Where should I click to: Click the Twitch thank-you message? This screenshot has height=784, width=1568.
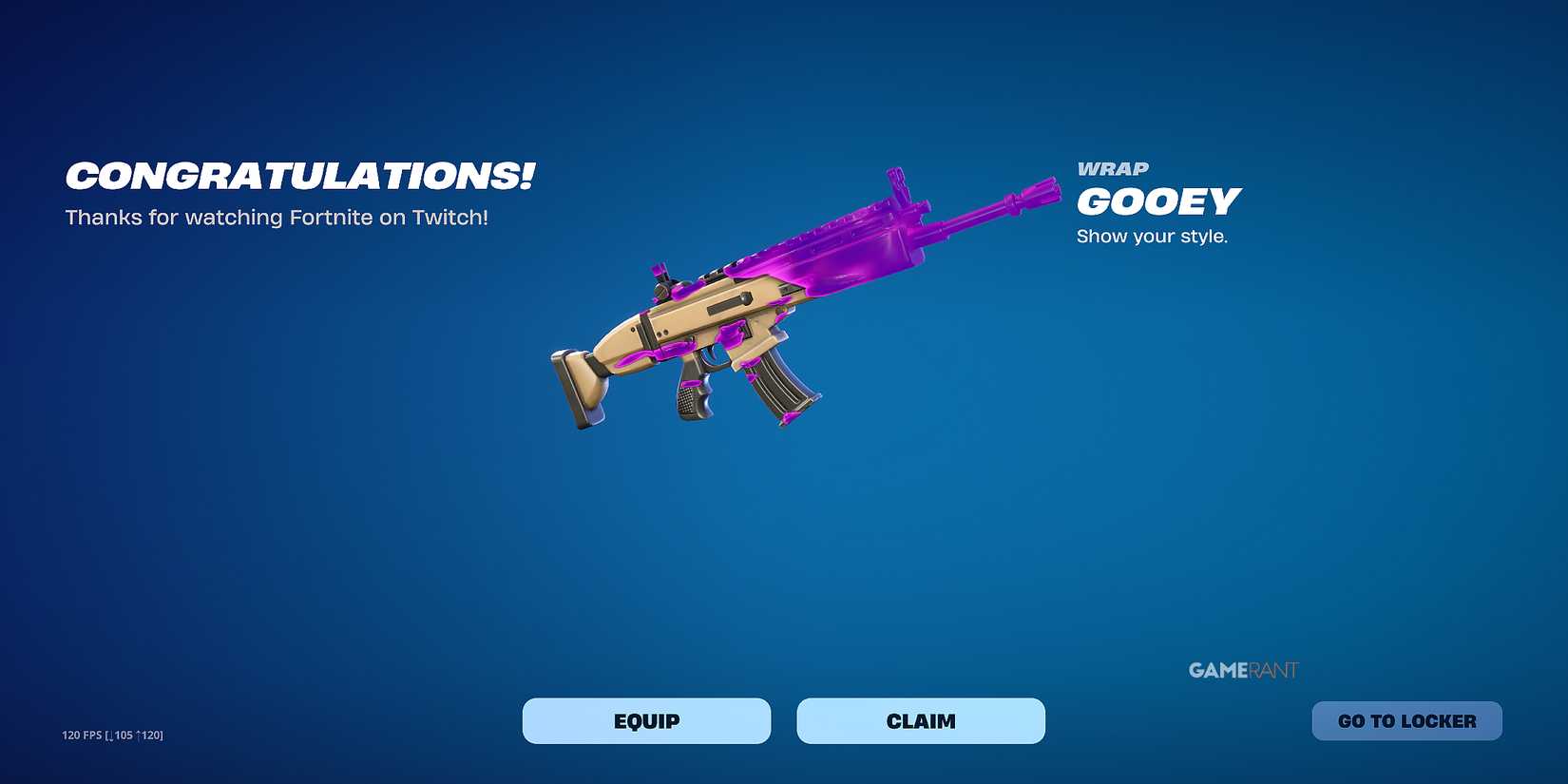click(x=277, y=217)
